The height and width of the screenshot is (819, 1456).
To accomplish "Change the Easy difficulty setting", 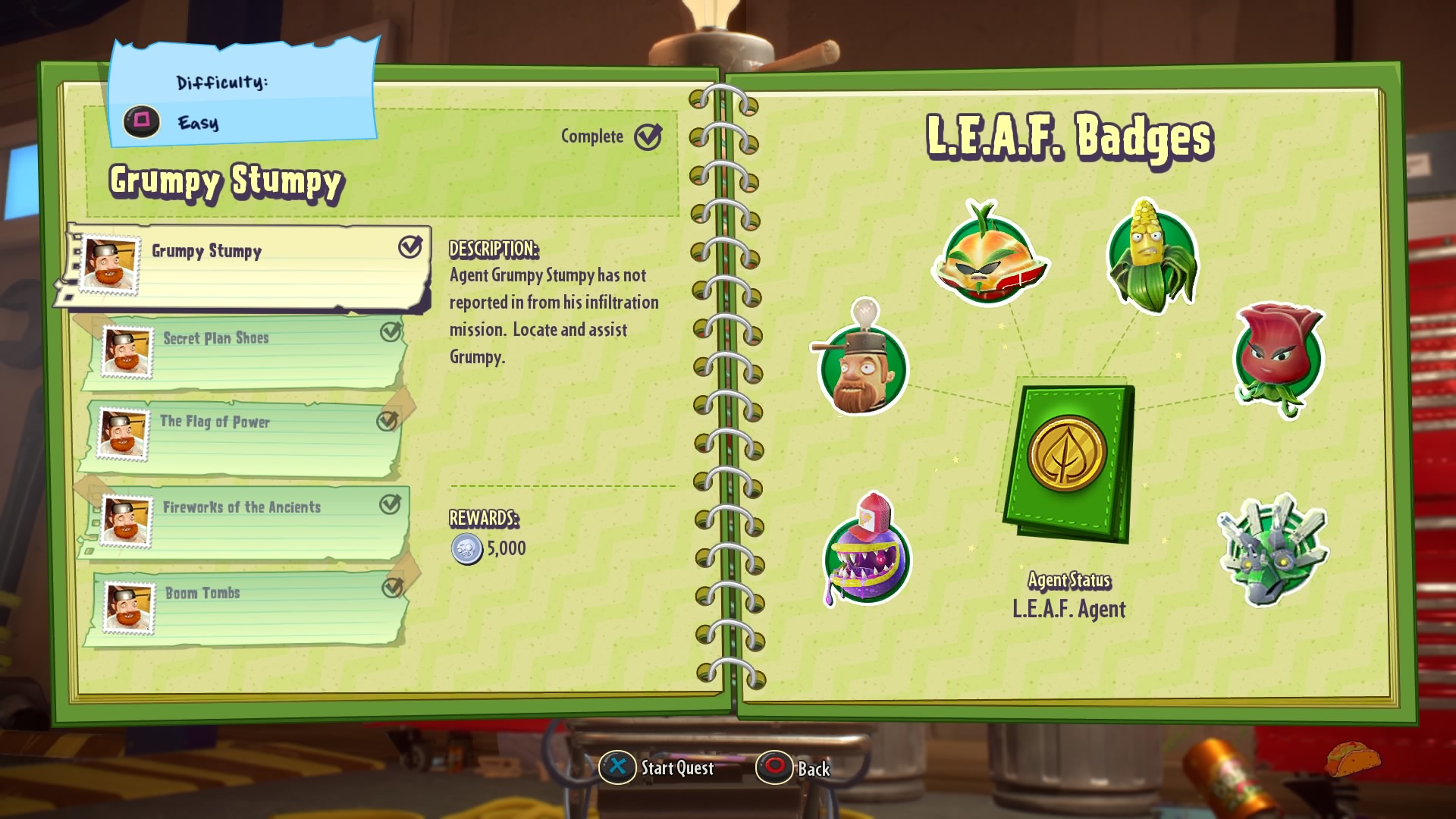I will [x=143, y=121].
